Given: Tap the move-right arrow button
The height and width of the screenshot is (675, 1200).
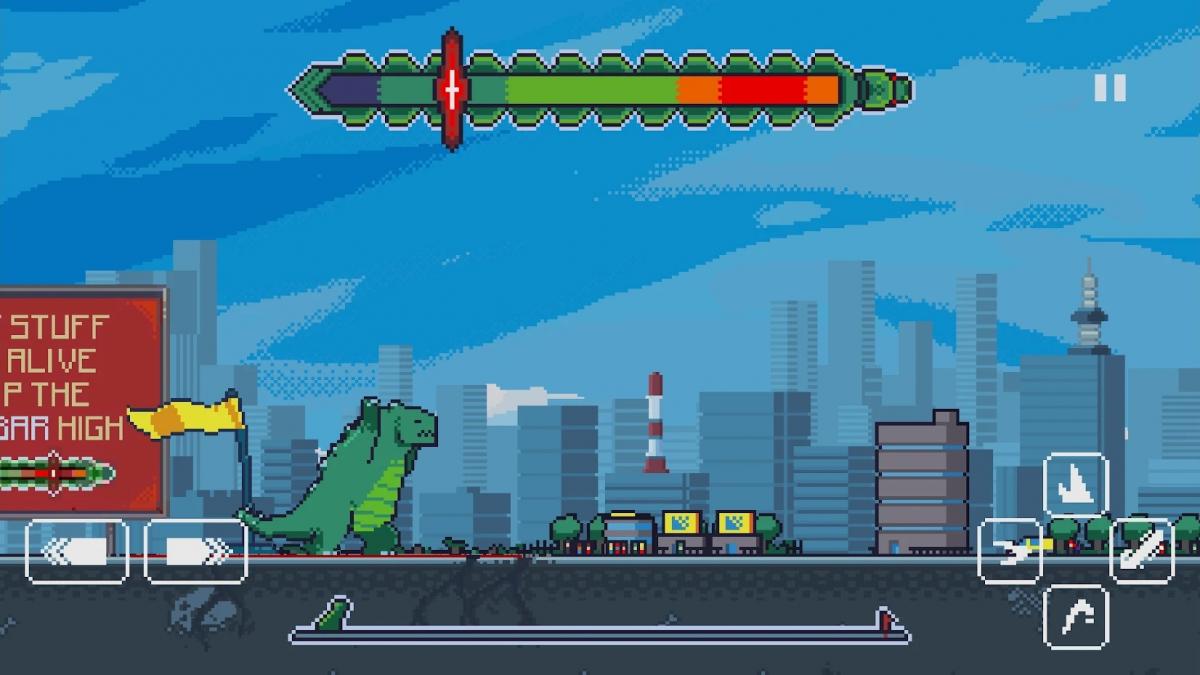Looking at the screenshot, I should click(196, 551).
